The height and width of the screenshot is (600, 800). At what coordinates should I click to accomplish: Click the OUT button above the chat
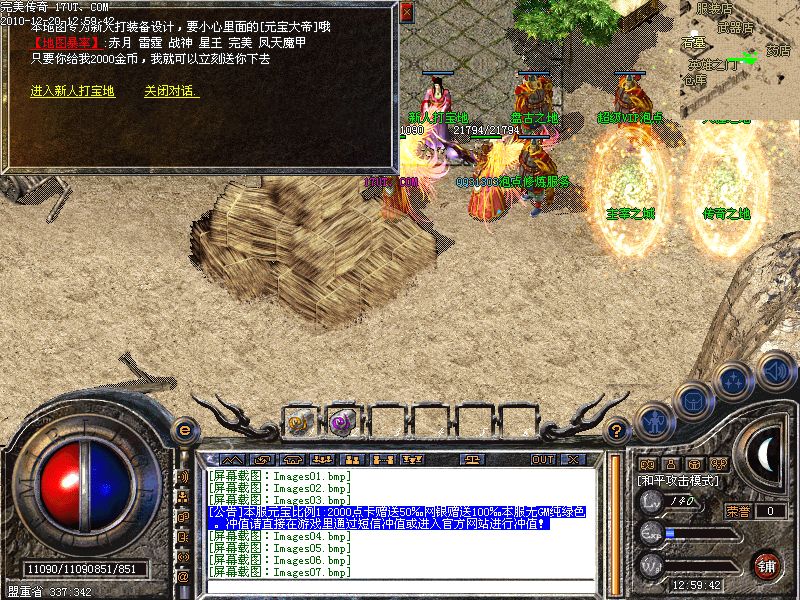[x=543, y=459]
